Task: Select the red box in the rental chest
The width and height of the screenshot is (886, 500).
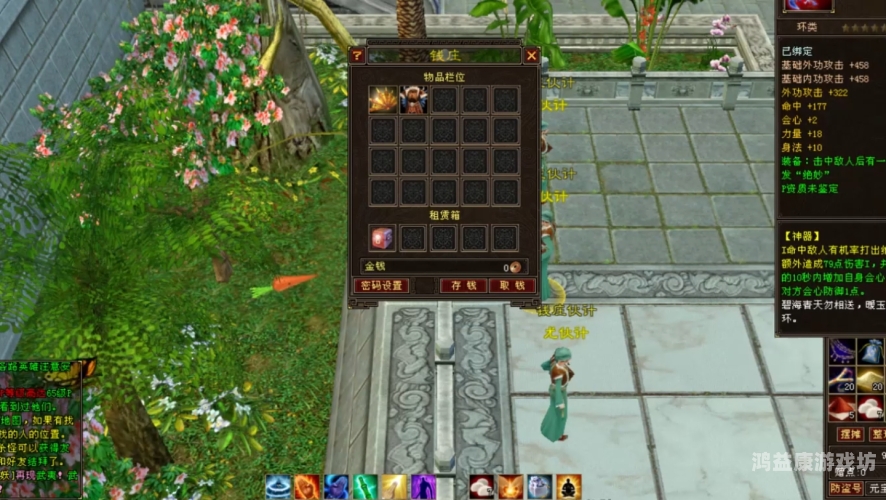Action: [383, 238]
